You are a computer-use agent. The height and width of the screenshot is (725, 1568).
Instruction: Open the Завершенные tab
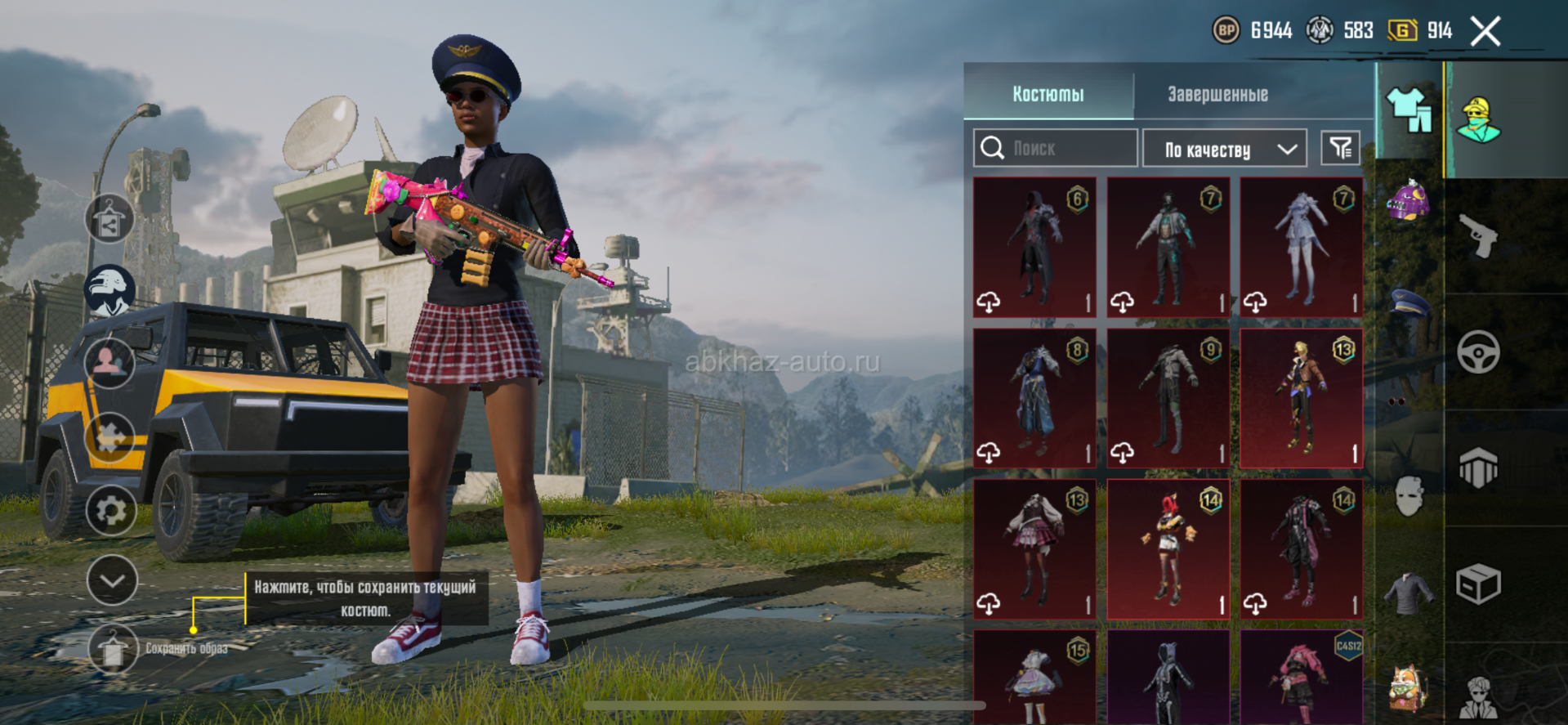1217,94
